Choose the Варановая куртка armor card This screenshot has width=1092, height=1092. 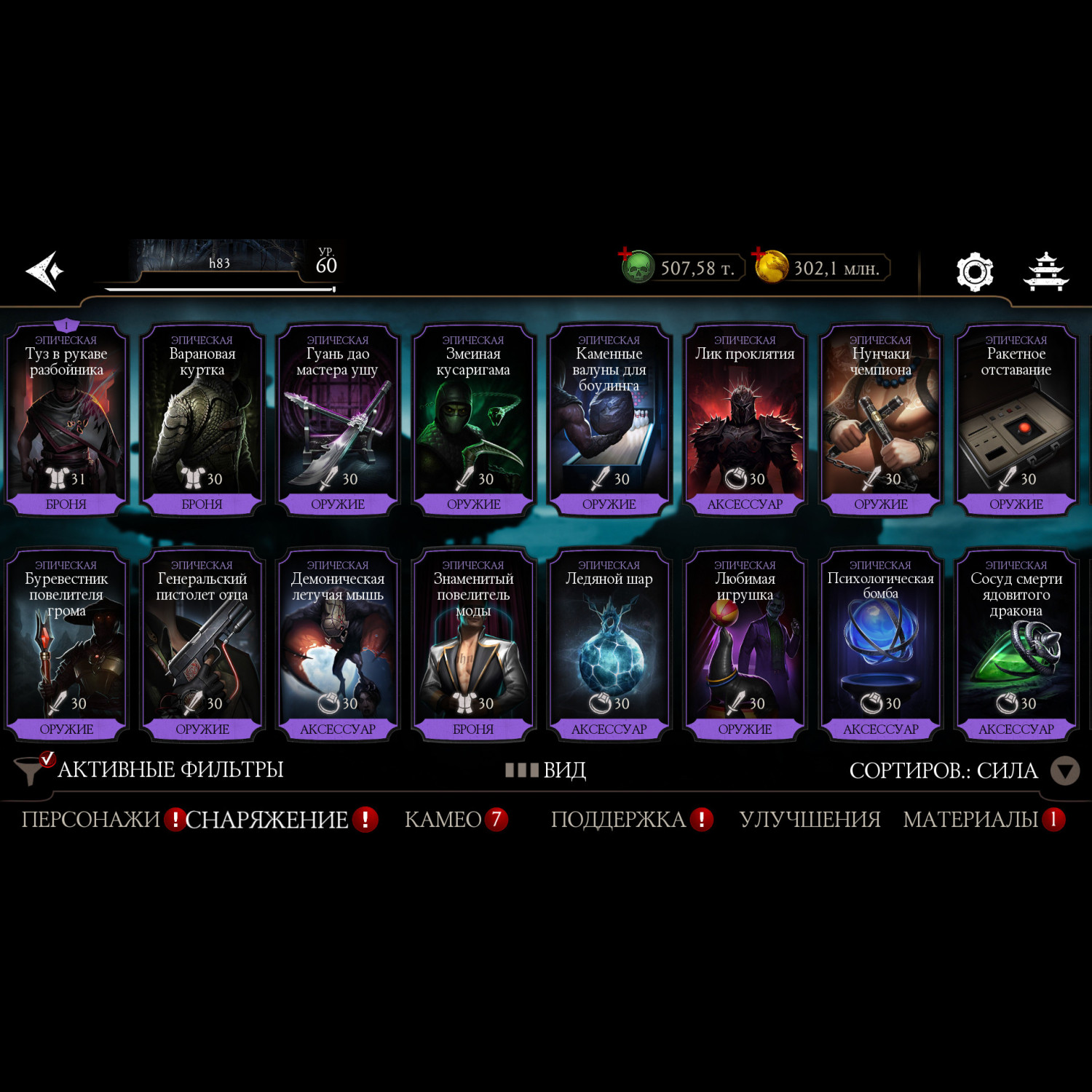(202, 420)
